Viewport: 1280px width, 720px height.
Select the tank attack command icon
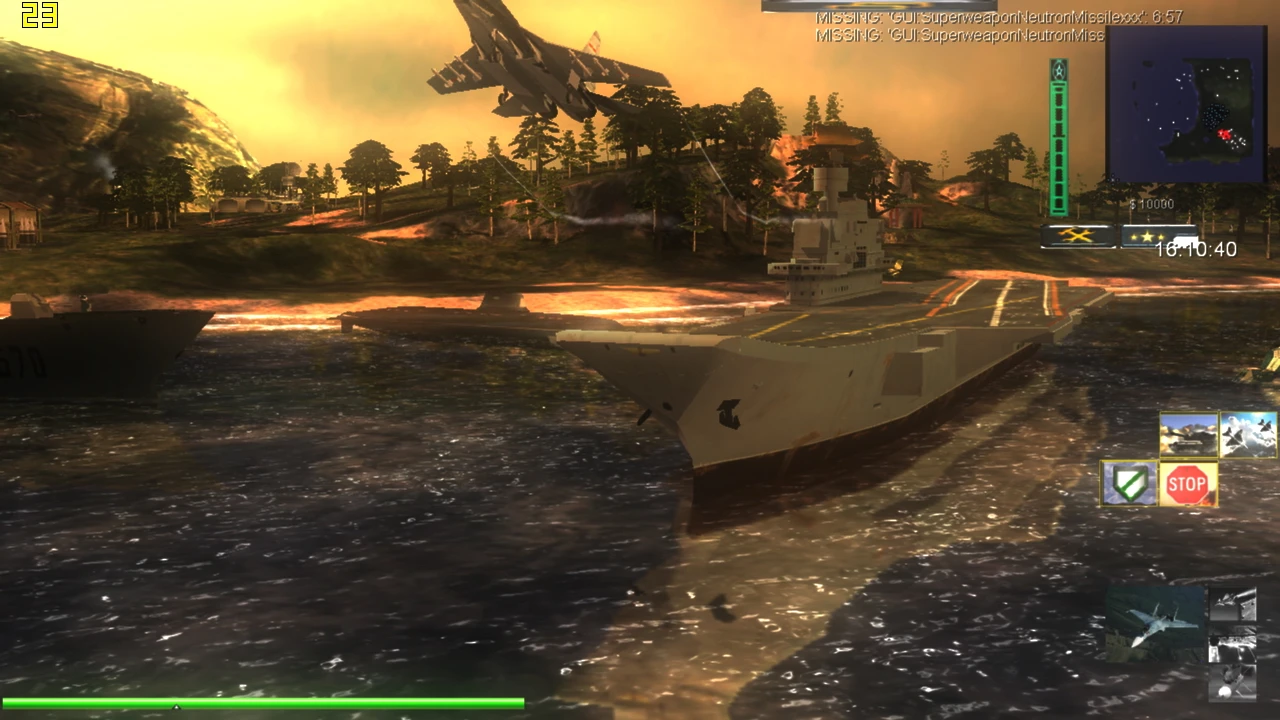tap(1188, 435)
